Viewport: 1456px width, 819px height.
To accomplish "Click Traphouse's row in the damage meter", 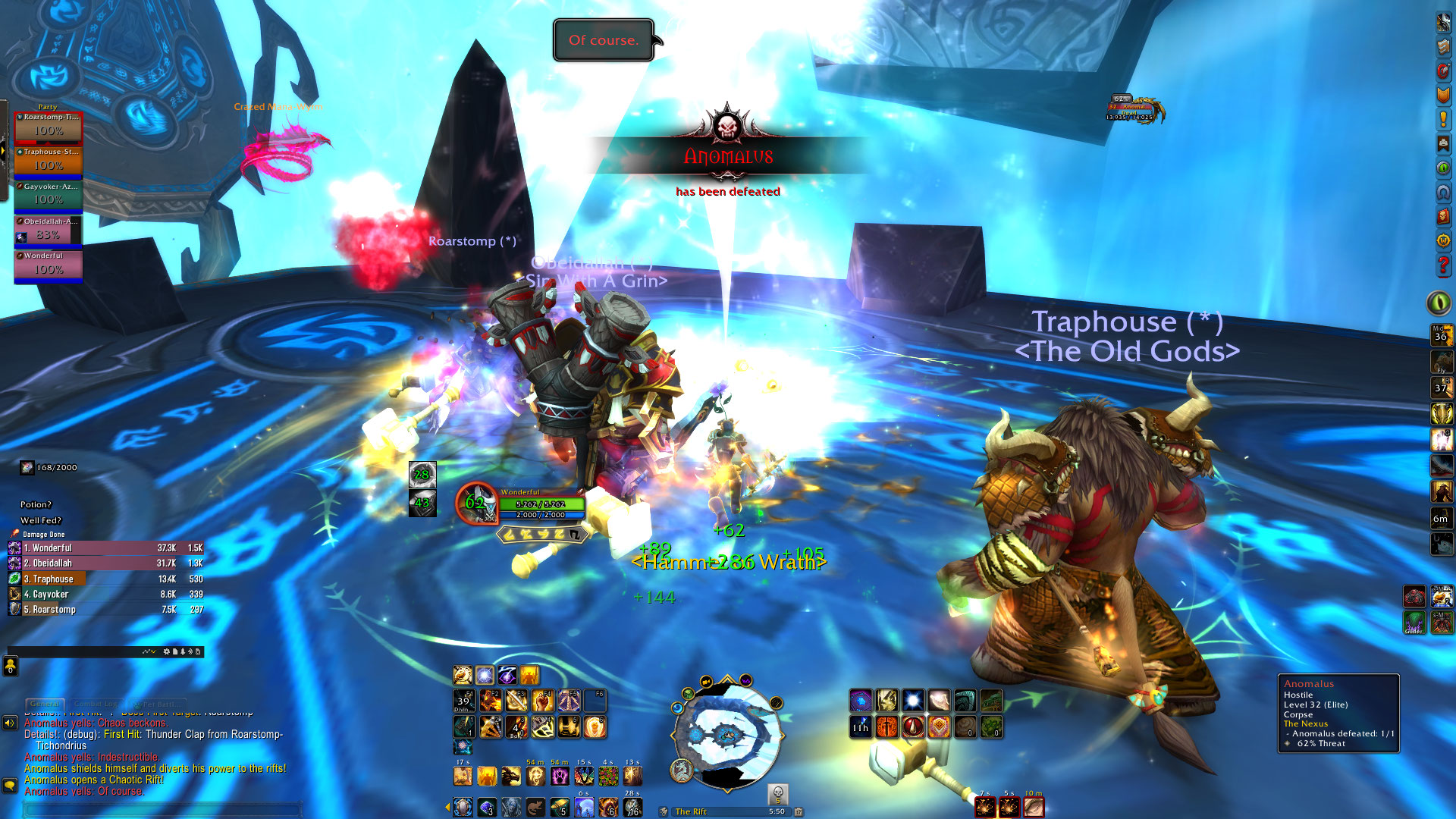I will pos(106,579).
